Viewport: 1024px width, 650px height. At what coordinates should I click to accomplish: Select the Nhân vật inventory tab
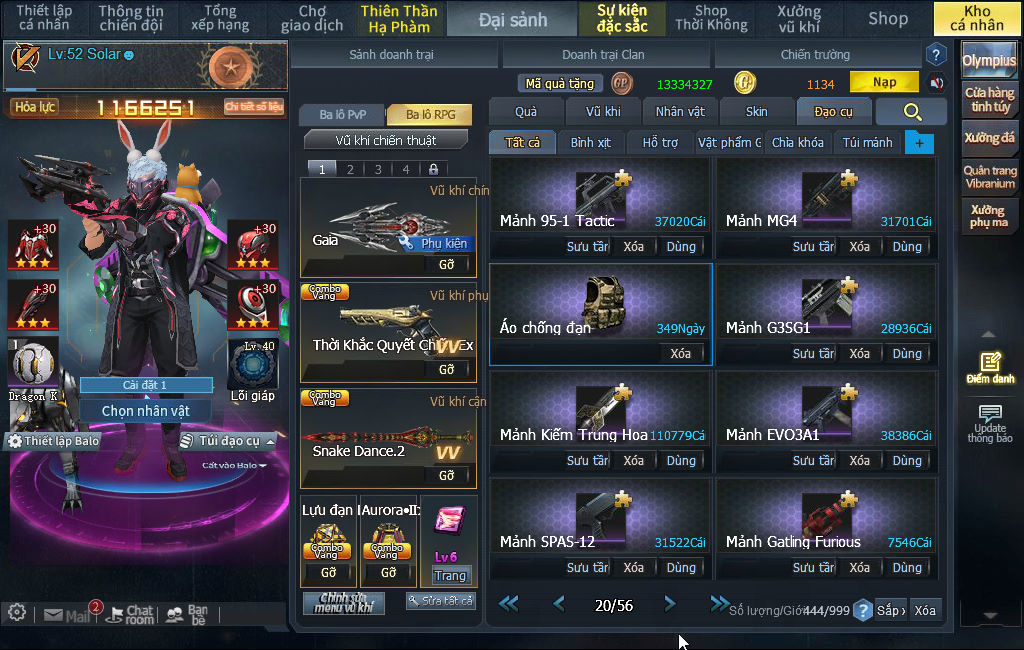[x=680, y=112]
